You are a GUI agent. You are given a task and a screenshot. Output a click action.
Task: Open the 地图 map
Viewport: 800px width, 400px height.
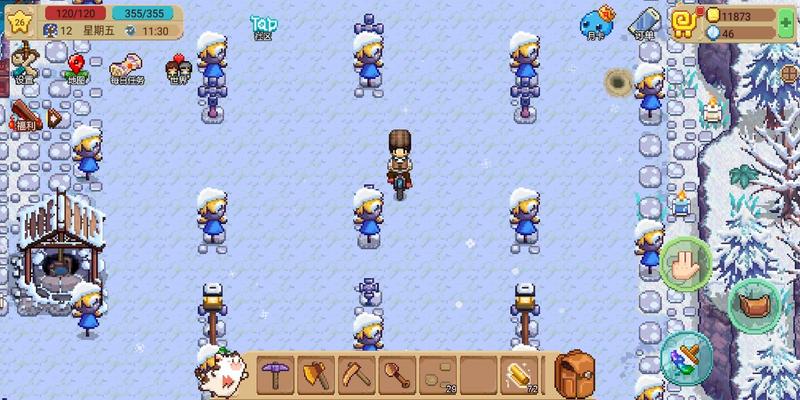(77, 67)
